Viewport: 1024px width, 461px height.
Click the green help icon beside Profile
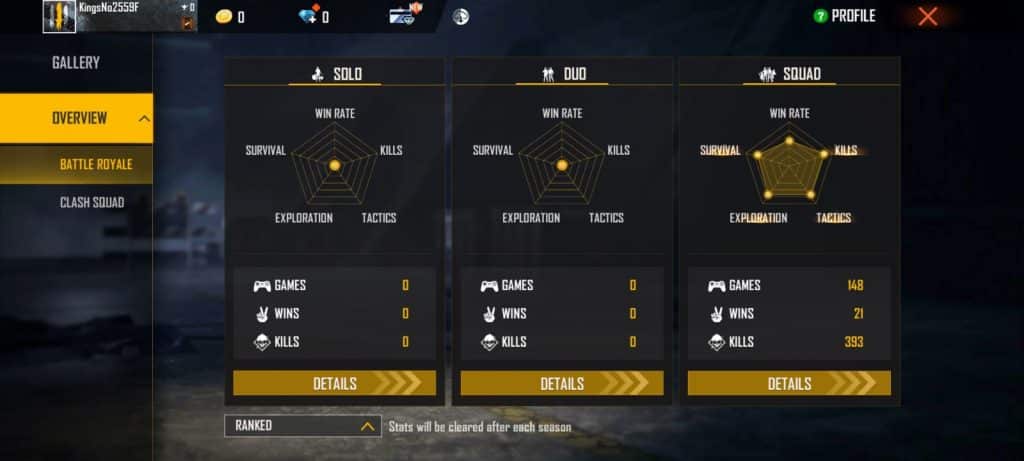819,16
